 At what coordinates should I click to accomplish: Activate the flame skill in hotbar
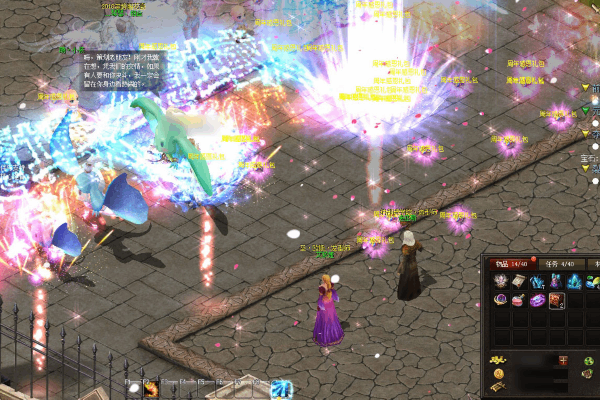click(152, 389)
